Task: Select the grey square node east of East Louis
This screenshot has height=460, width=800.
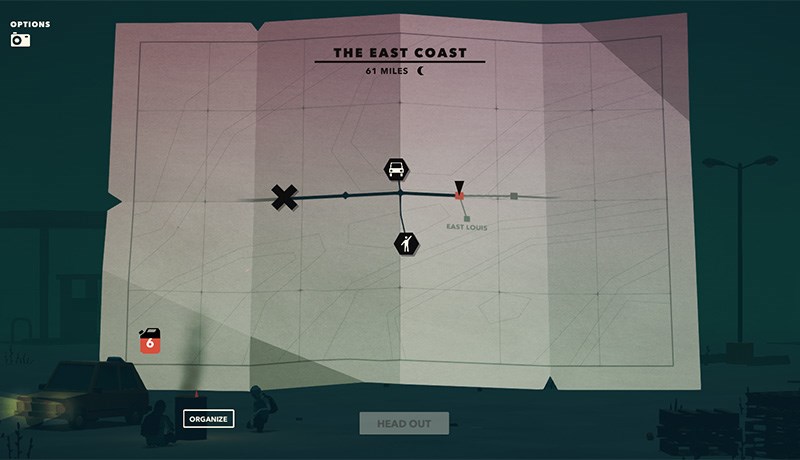Action: (514, 196)
